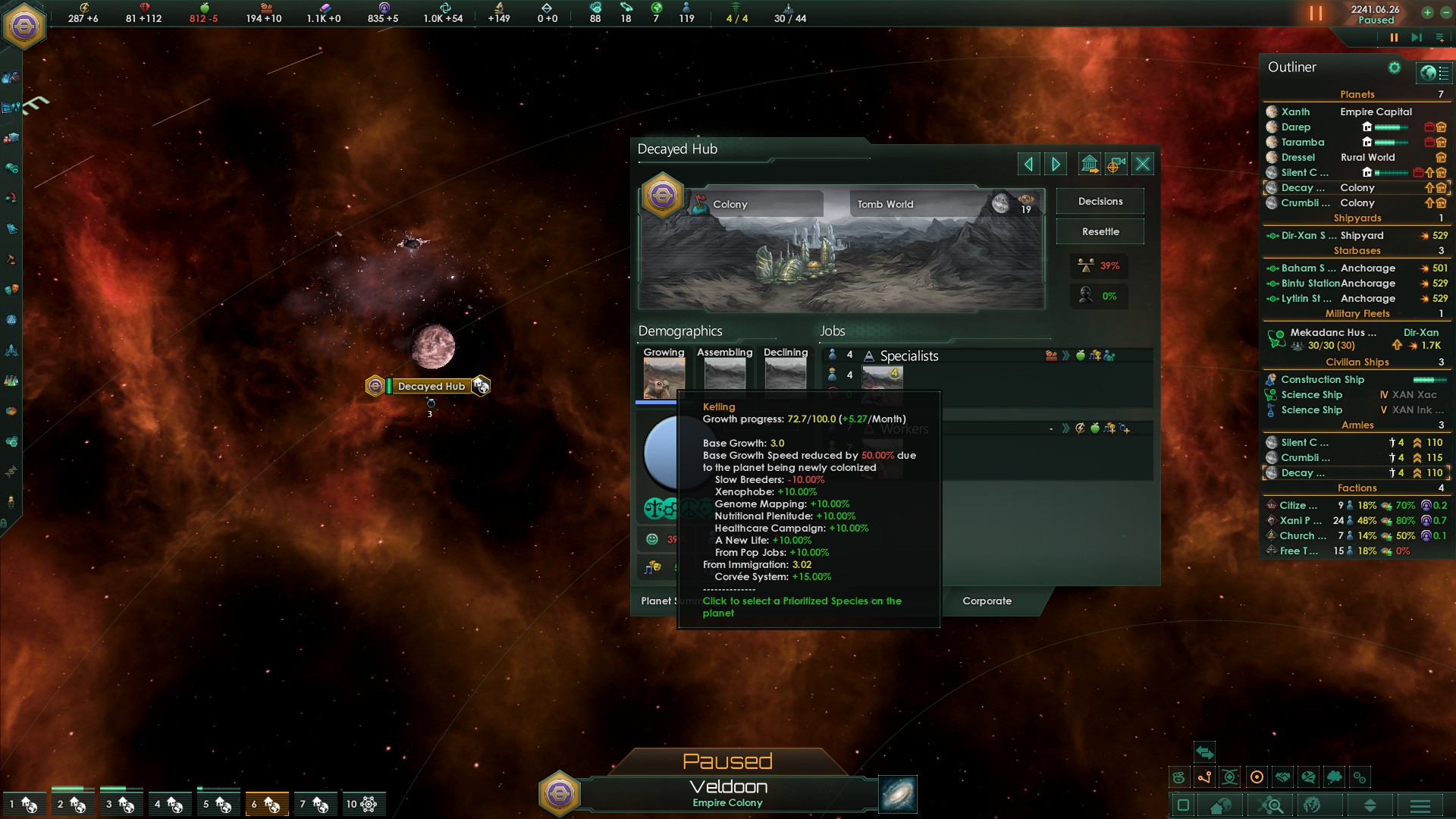Select control group 6
1456x819 pixels.
[x=267, y=804]
